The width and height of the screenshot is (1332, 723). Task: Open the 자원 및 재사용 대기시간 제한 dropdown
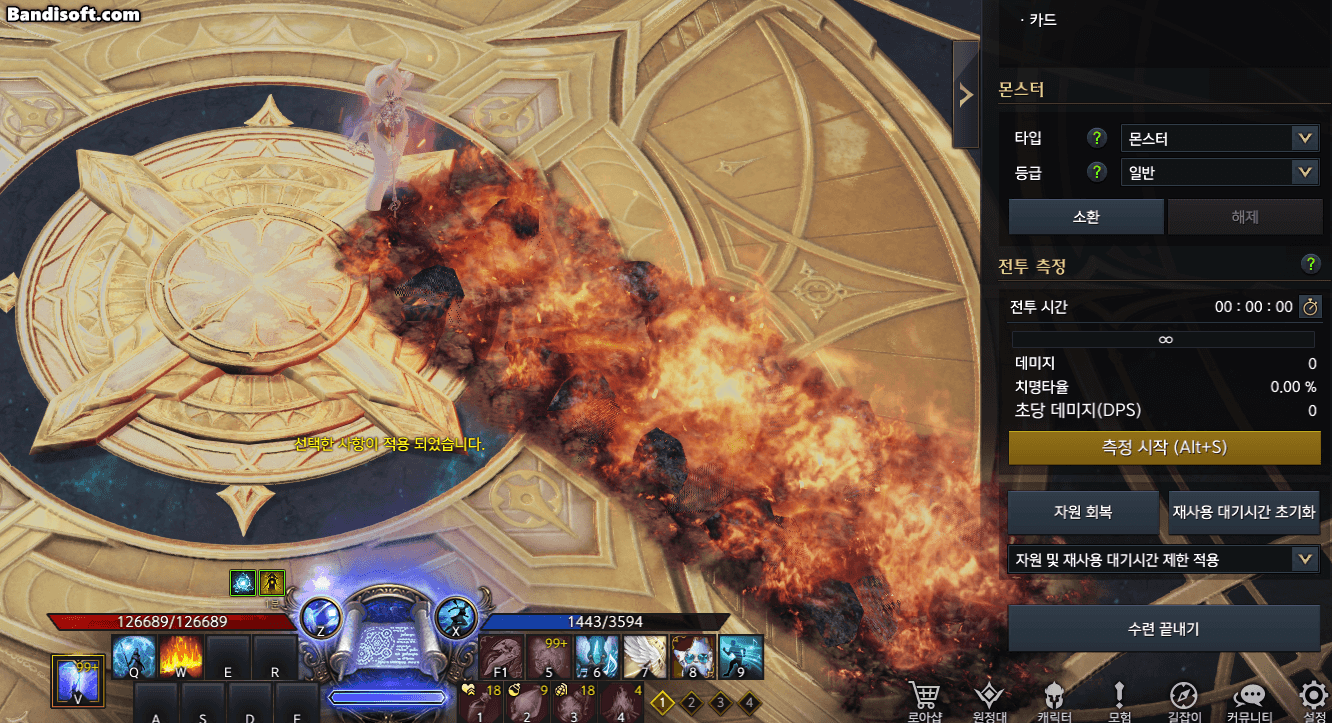tap(1163, 559)
